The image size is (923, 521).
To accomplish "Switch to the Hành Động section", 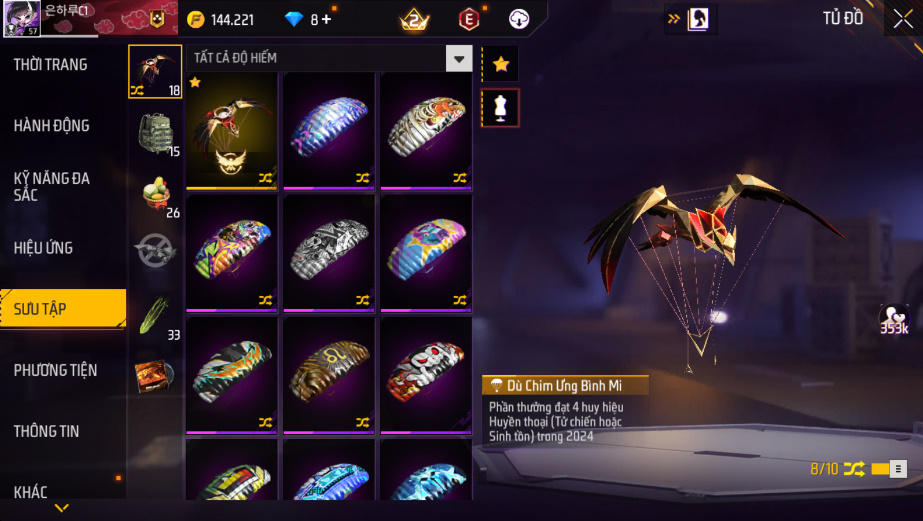I will (x=51, y=125).
